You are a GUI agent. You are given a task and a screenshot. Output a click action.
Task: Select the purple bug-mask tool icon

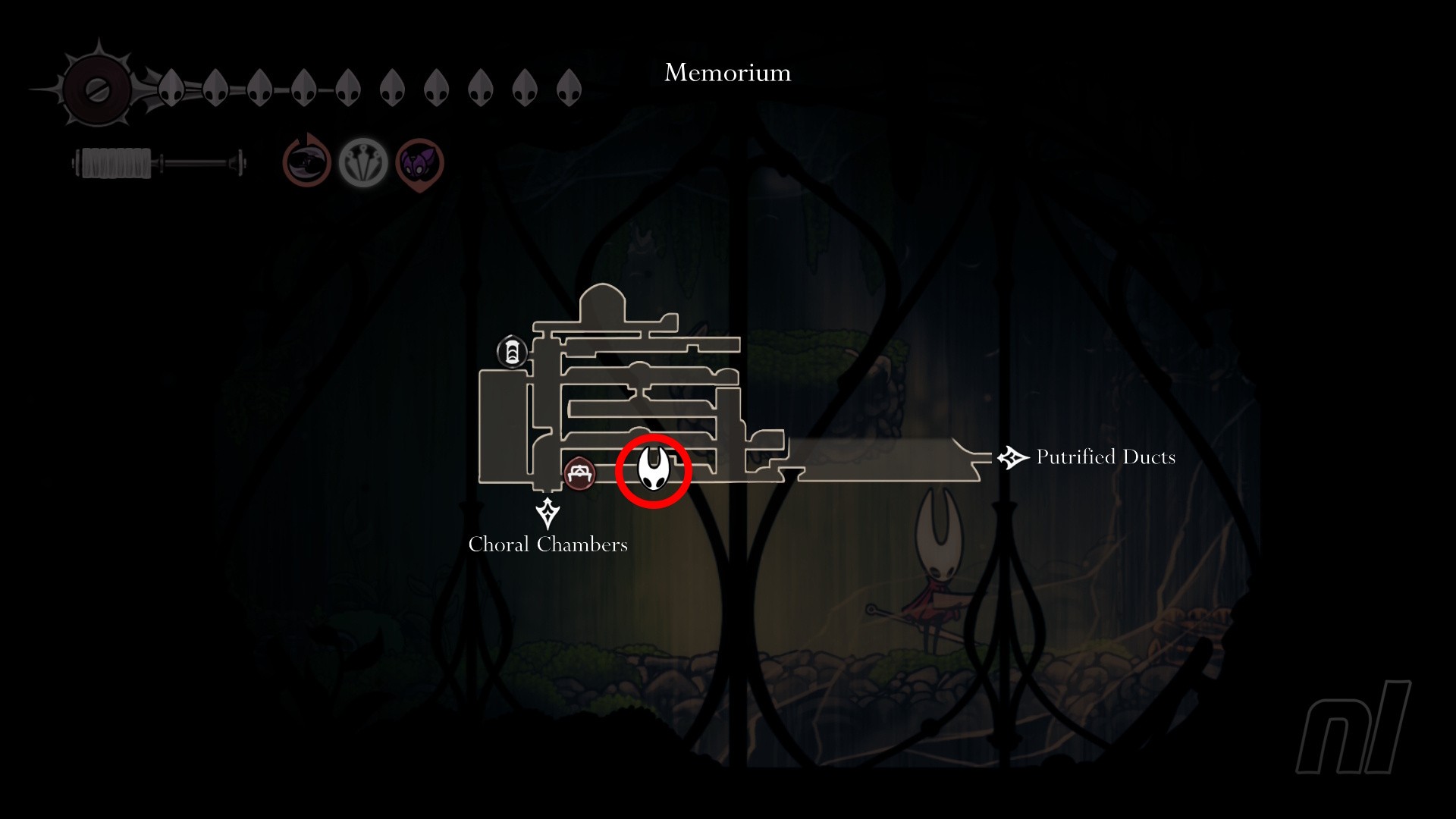[x=419, y=163]
